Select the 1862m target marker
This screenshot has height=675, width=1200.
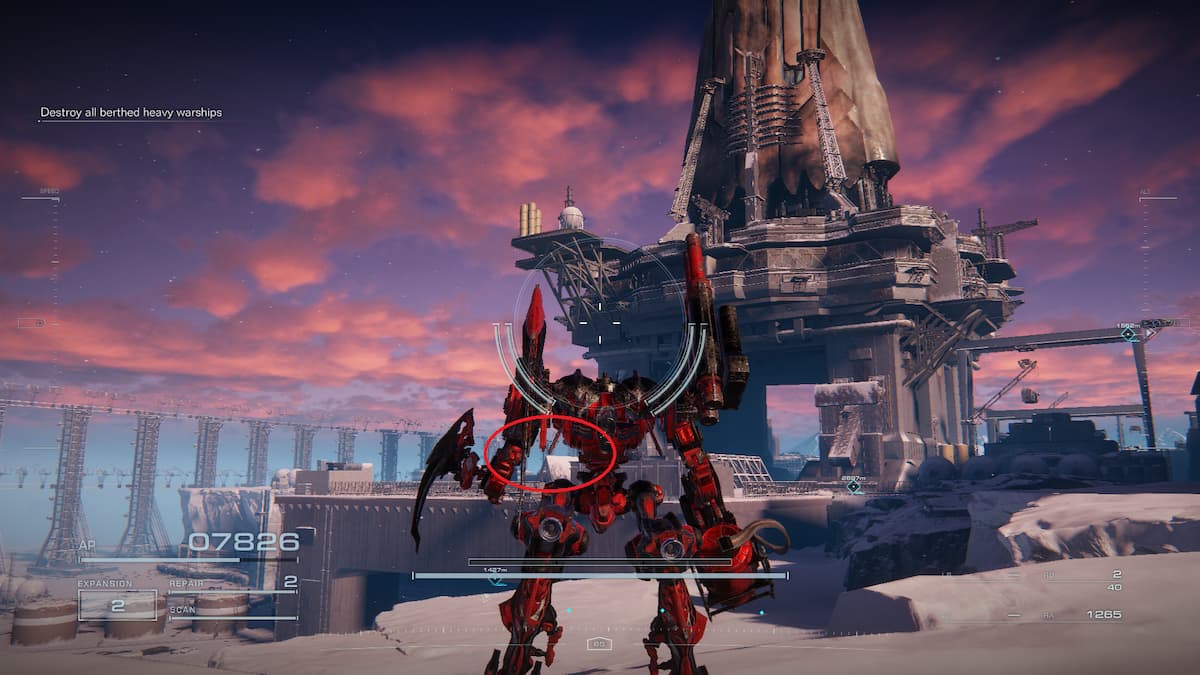click(x=1129, y=334)
